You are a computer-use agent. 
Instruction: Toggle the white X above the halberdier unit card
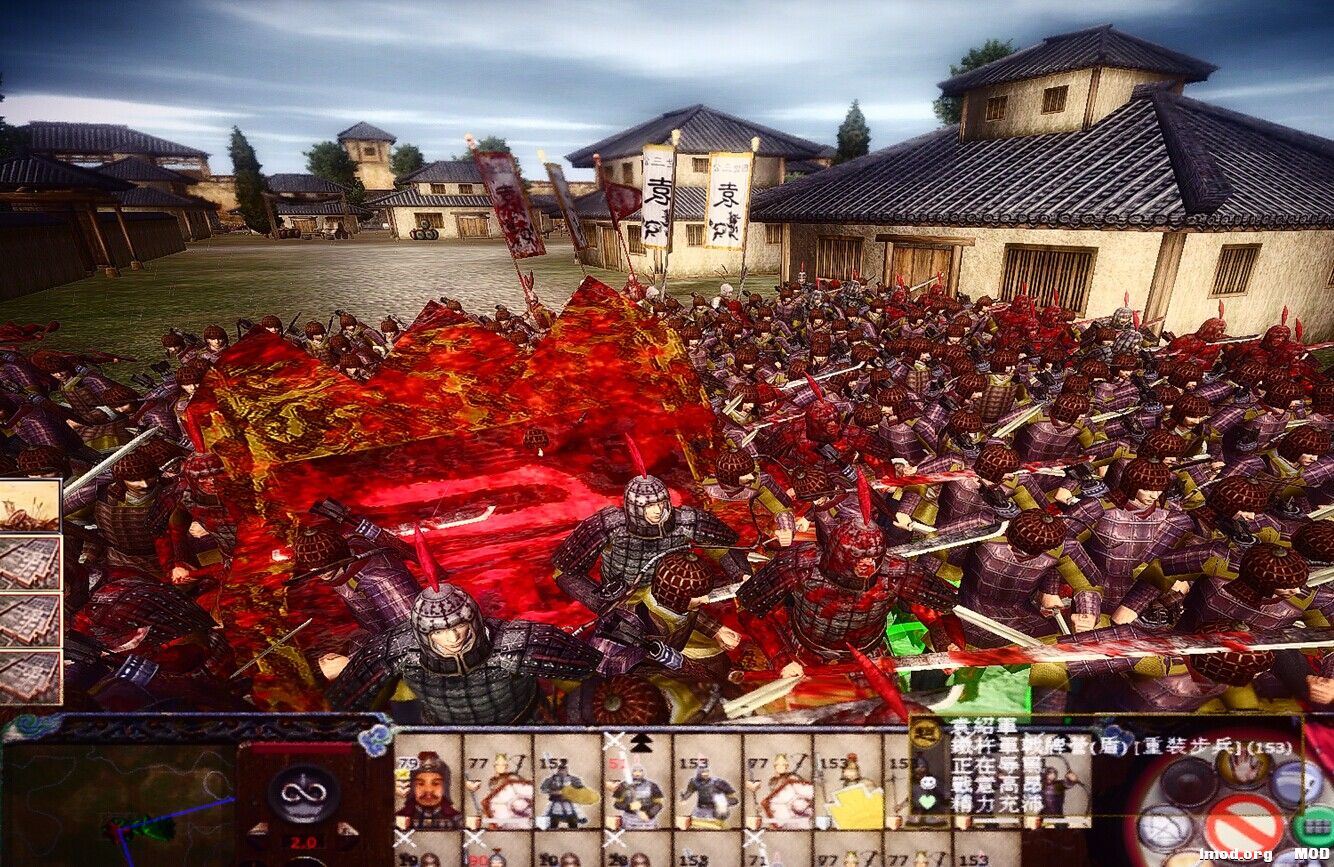tap(614, 738)
